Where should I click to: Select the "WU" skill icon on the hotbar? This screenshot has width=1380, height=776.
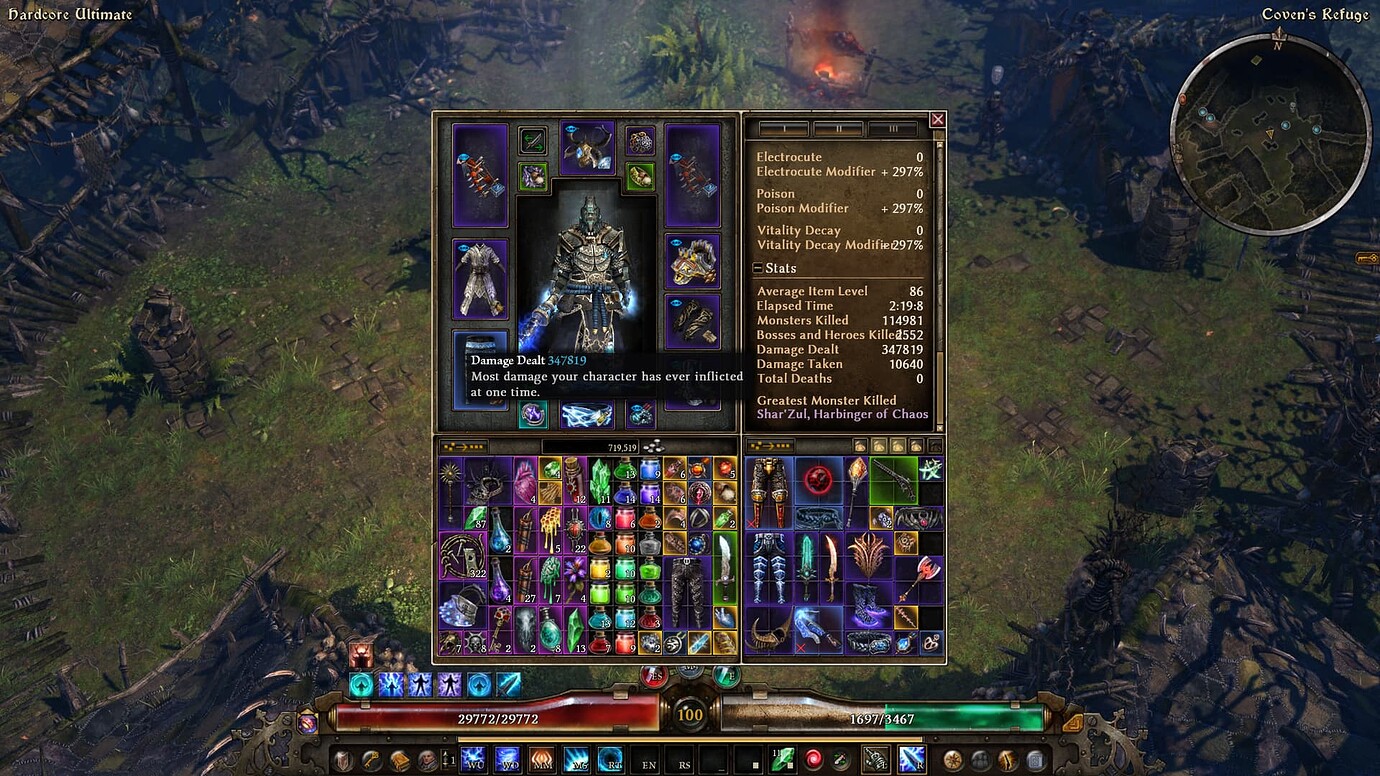[x=474, y=759]
